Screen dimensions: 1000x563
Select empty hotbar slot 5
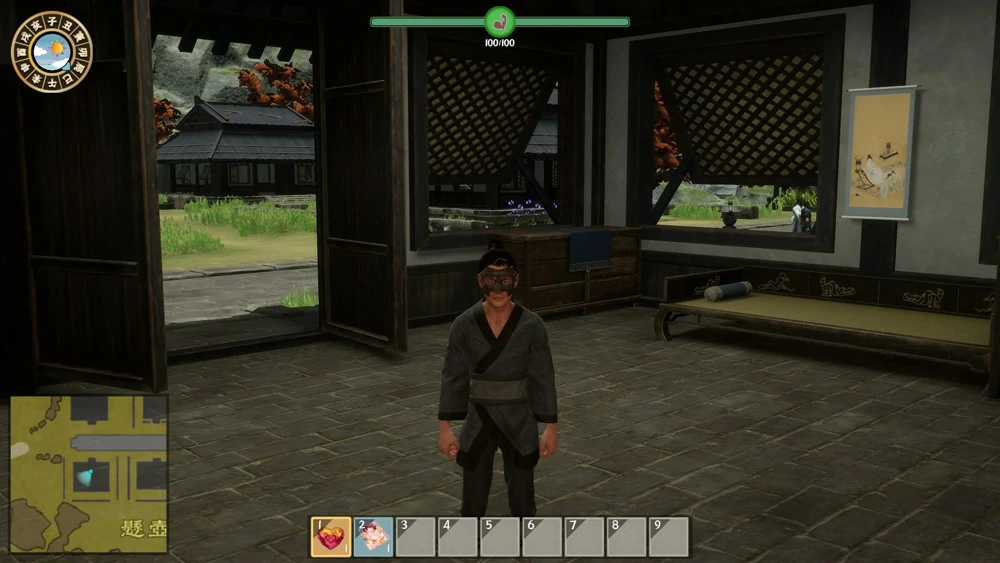tap(500, 537)
